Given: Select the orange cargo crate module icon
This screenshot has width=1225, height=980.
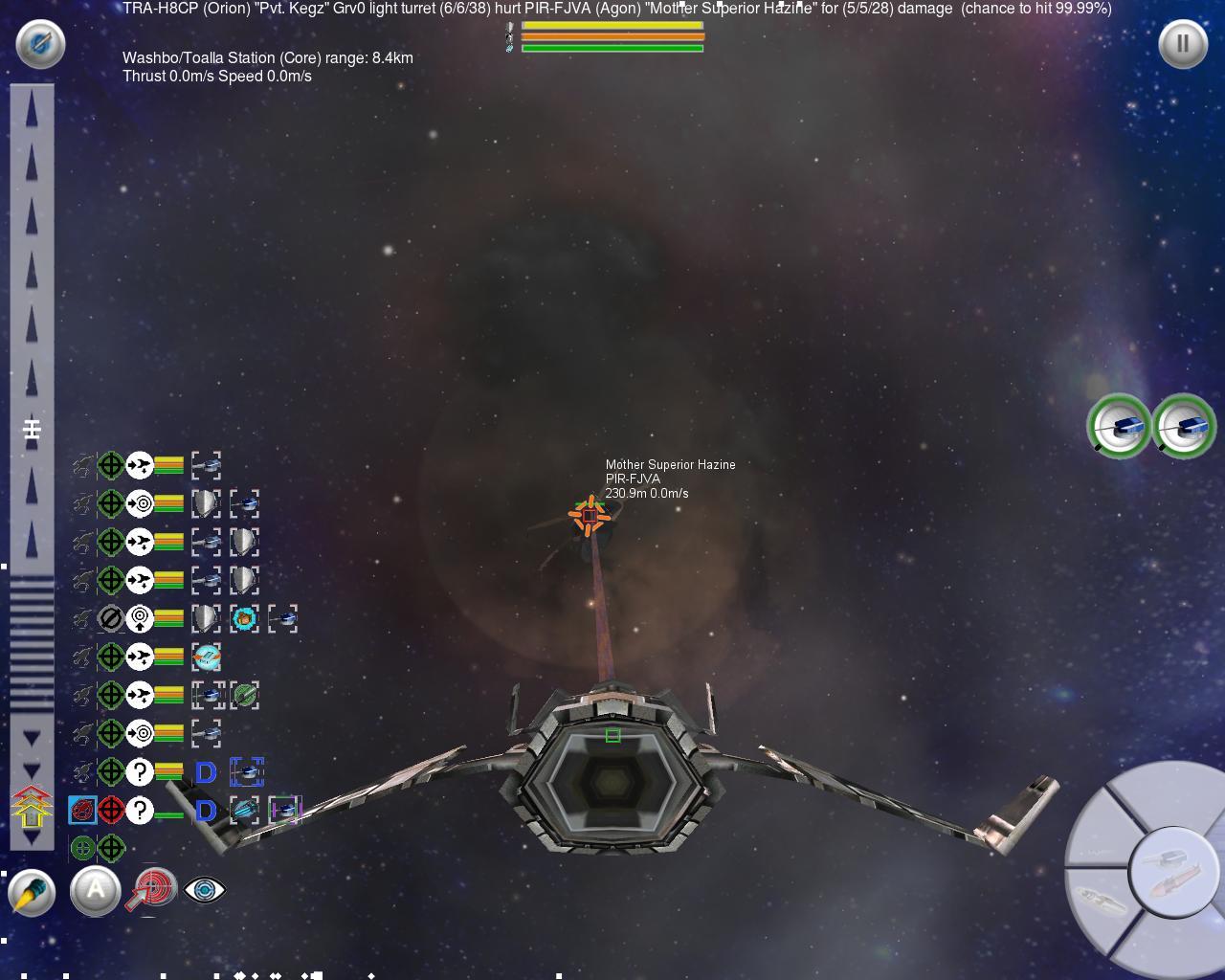Looking at the screenshot, I should (244, 618).
